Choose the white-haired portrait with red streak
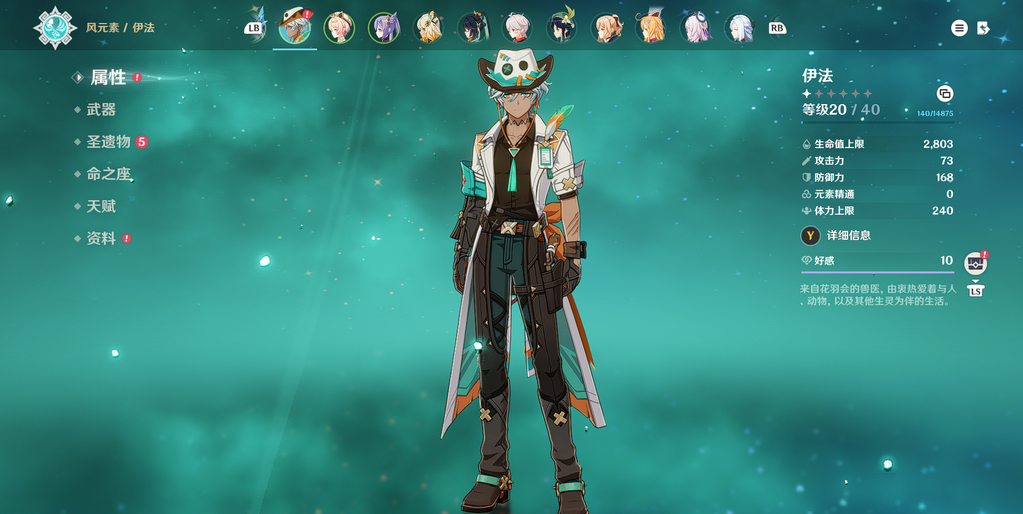 click(x=518, y=28)
